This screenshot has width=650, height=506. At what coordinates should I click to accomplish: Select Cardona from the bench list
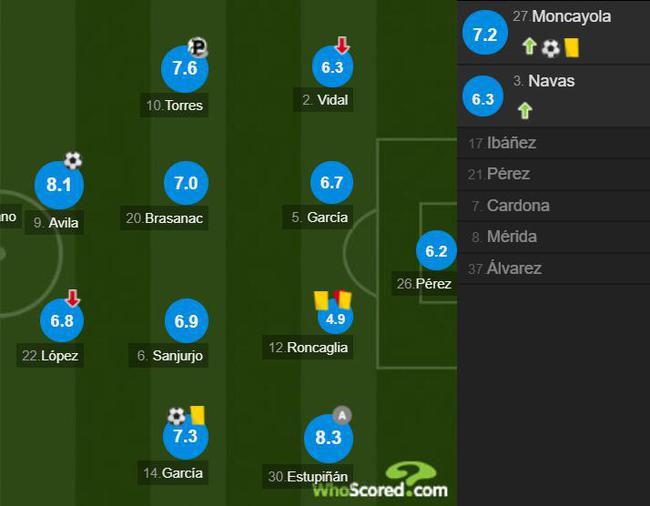pos(519,206)
